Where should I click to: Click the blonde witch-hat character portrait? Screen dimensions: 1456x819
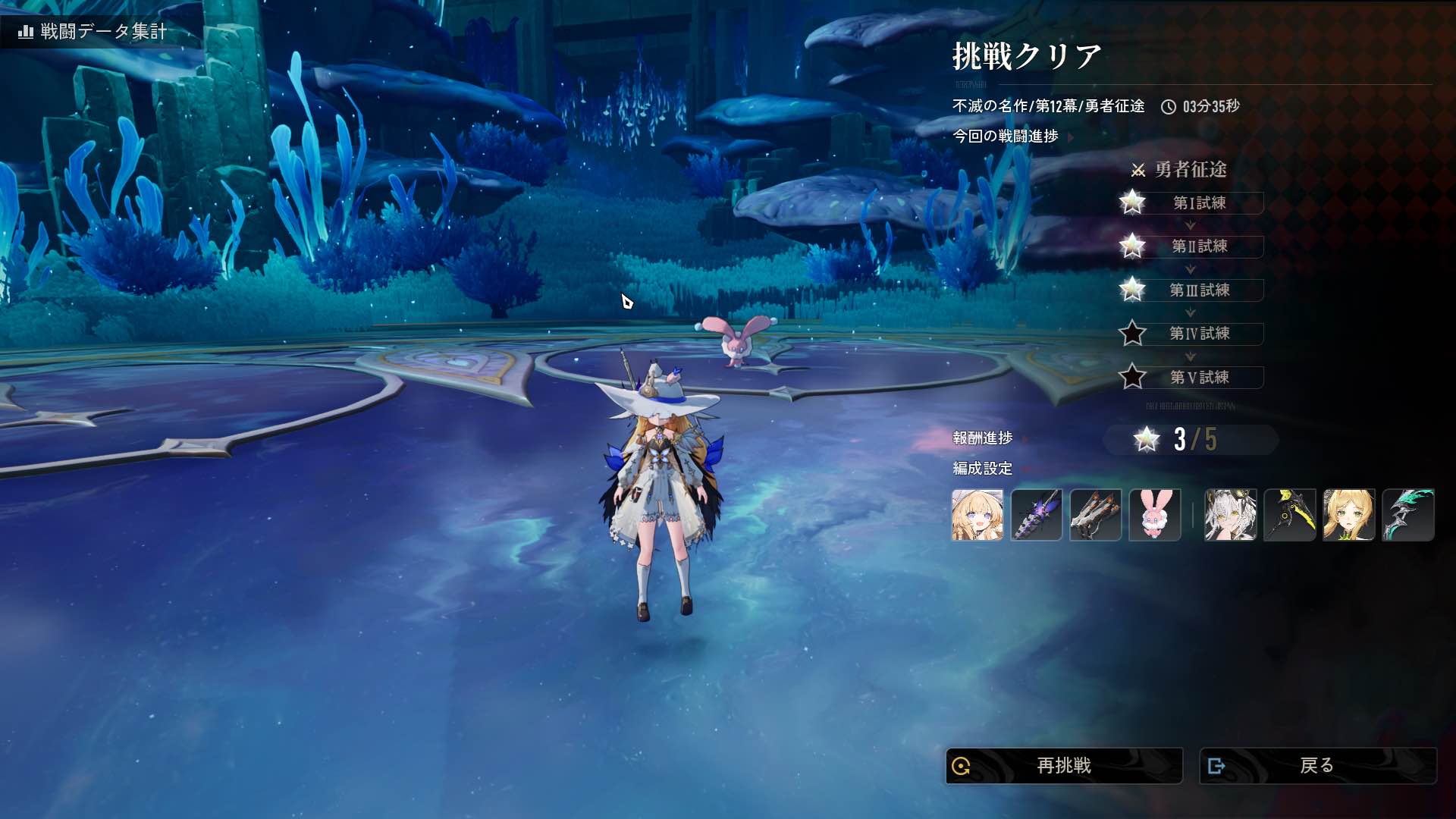click(977, 515)
